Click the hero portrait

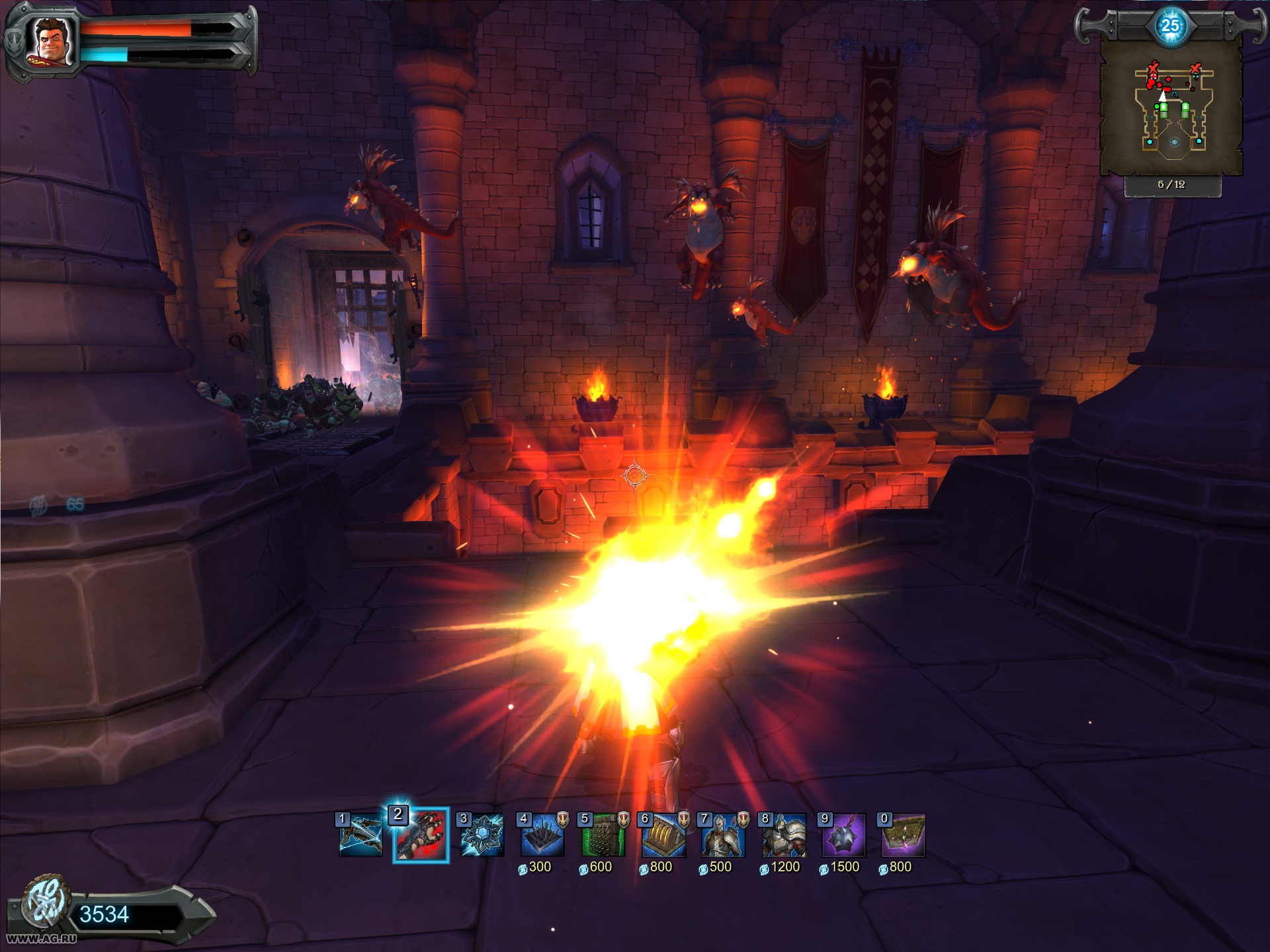tap(51, 41)
